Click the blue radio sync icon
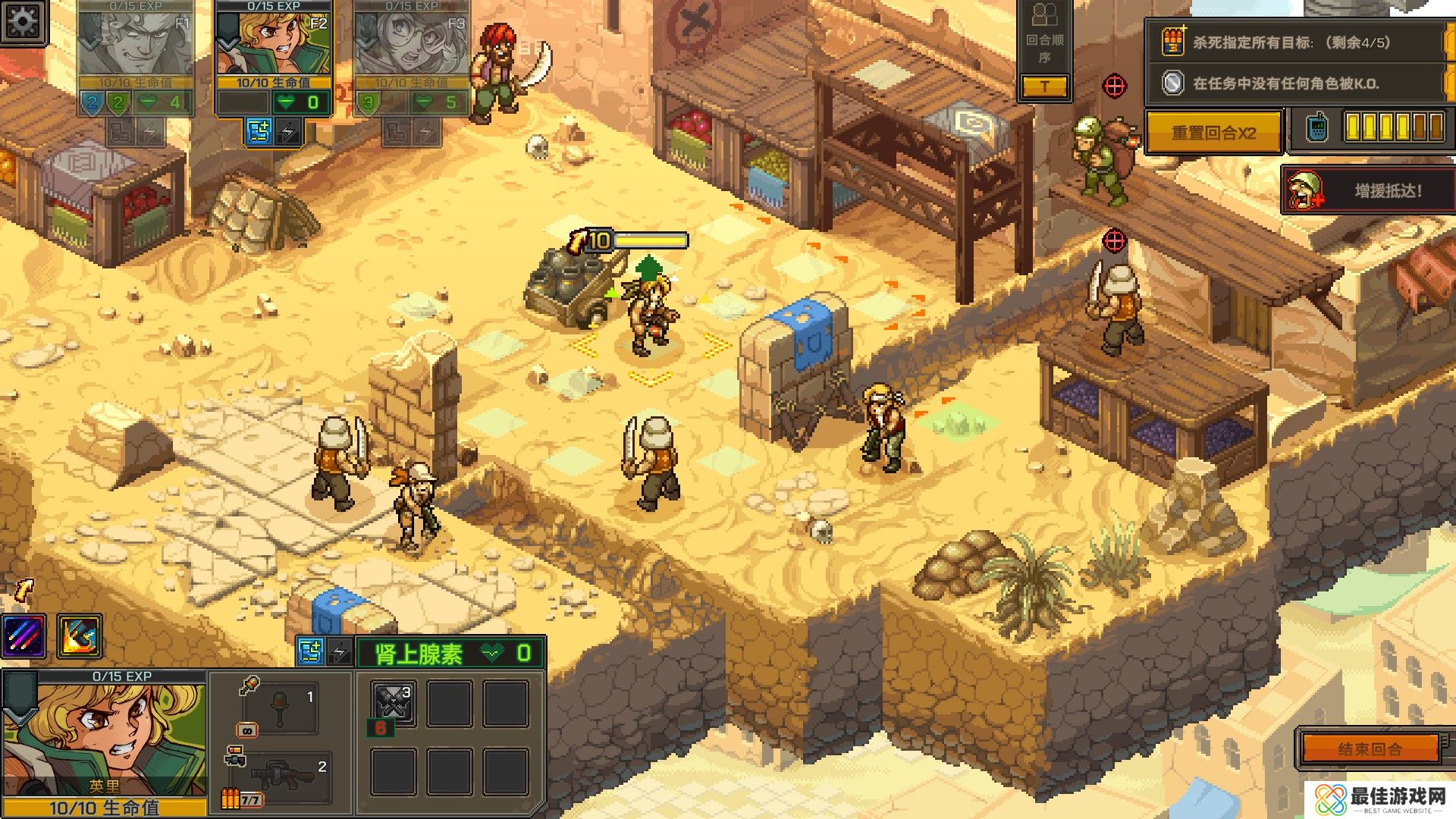This screenshot has width=1456, height=819. pyautogui.click(x=1317, y=127)
